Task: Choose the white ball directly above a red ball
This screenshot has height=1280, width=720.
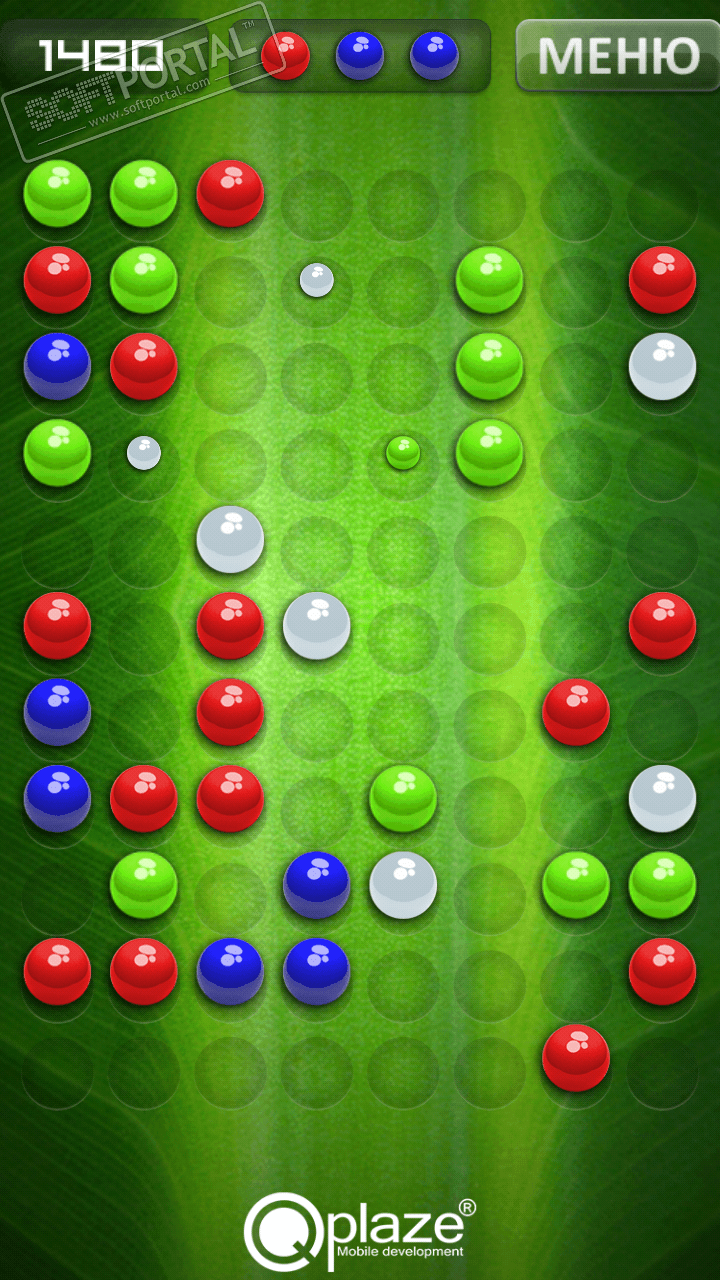Action: point(230,539)
